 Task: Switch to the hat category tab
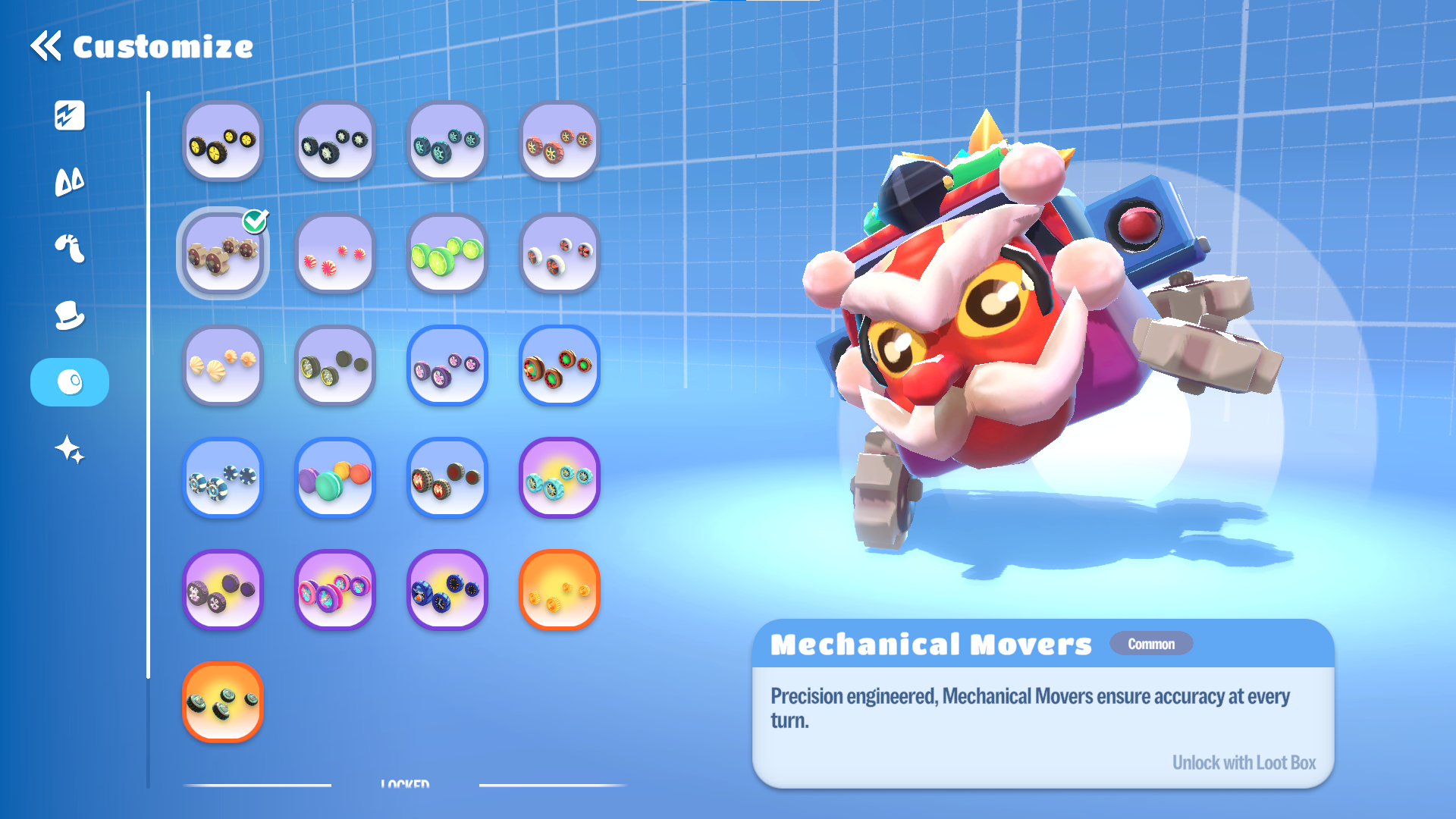pyautogui.click(x=70, y=315)
